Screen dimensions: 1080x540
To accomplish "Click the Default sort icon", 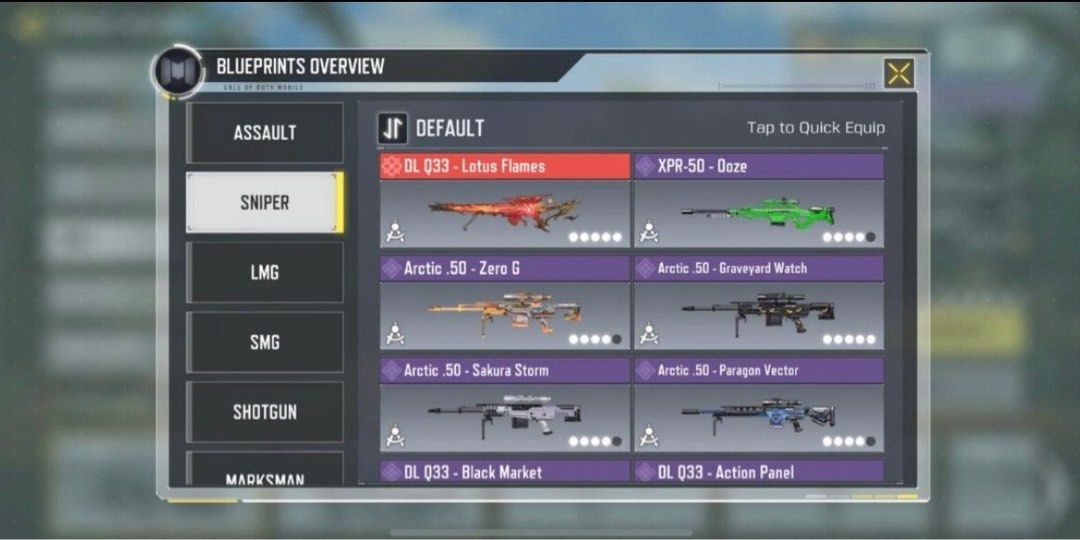I will (x=393, y=128).
